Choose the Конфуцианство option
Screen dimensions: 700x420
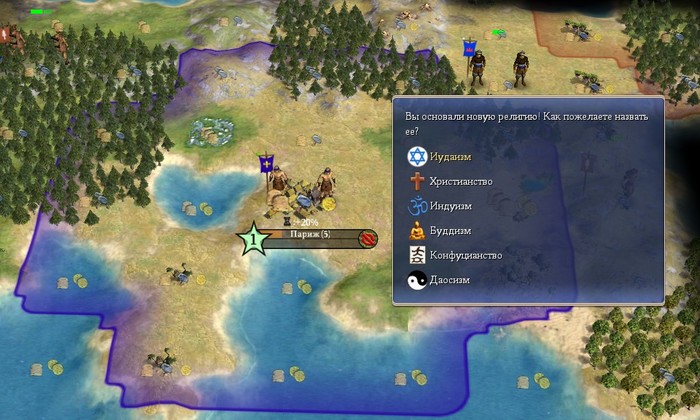(x=465, y=256)
